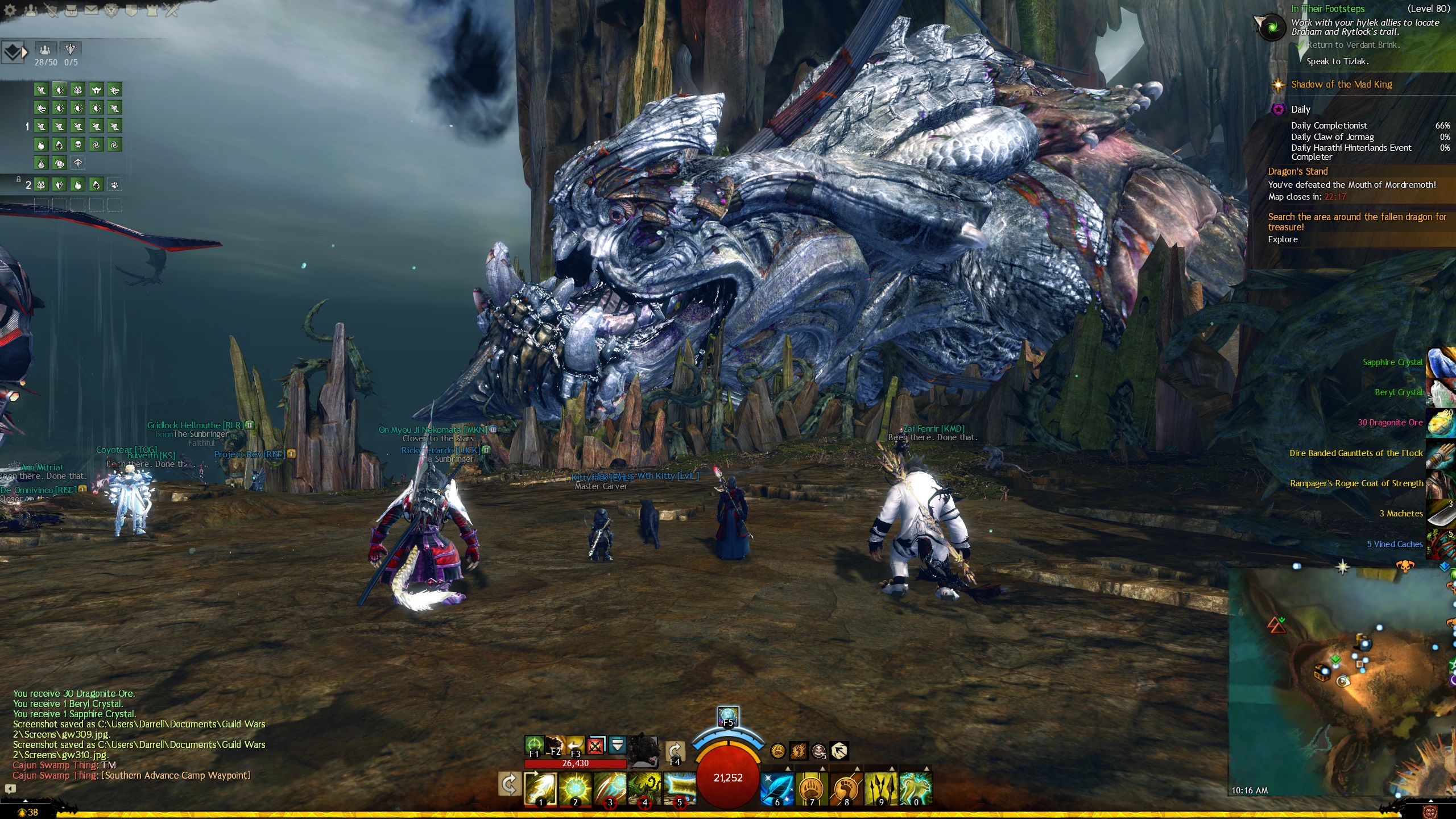Trigger the spirit beast elite skill

(916, 789)
